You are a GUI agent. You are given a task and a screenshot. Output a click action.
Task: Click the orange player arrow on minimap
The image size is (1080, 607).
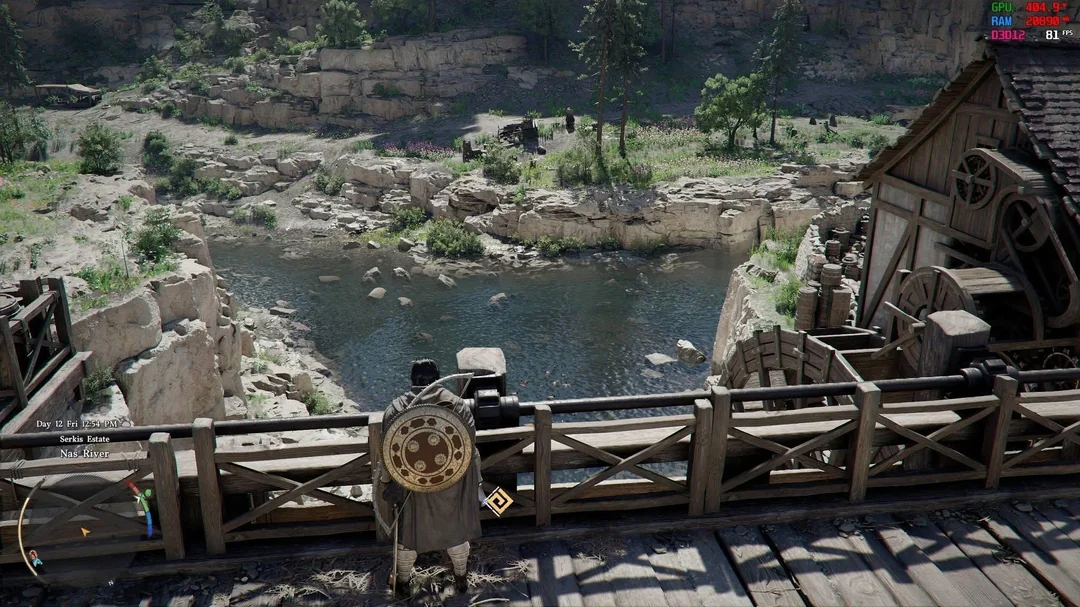click(x=85, y=531)
